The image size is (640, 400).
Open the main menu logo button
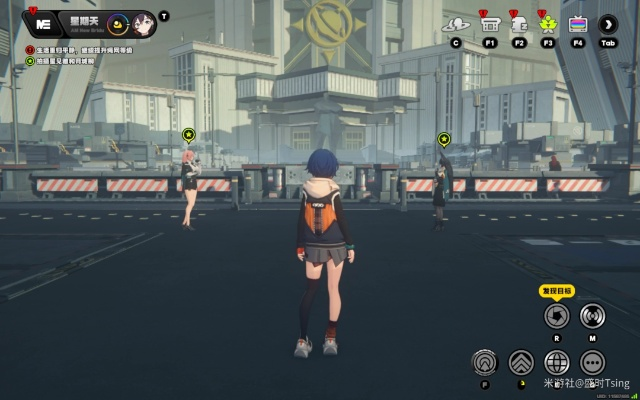[x=43, y=23]
